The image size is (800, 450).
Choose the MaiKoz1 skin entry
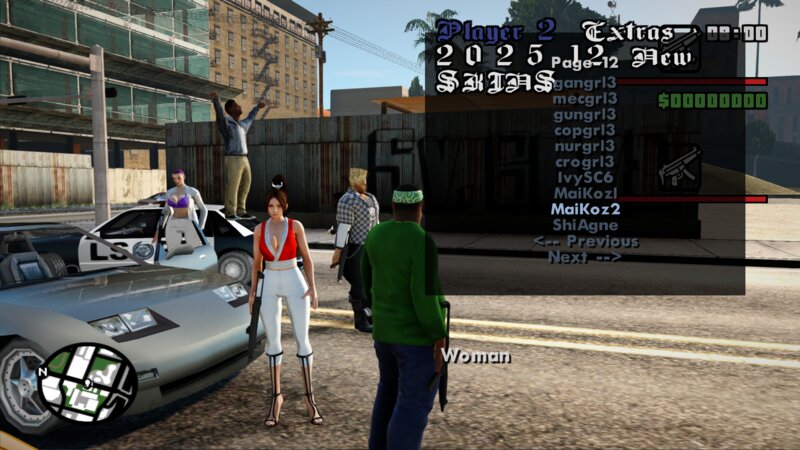pyautogui.click(x=585, y=193)
